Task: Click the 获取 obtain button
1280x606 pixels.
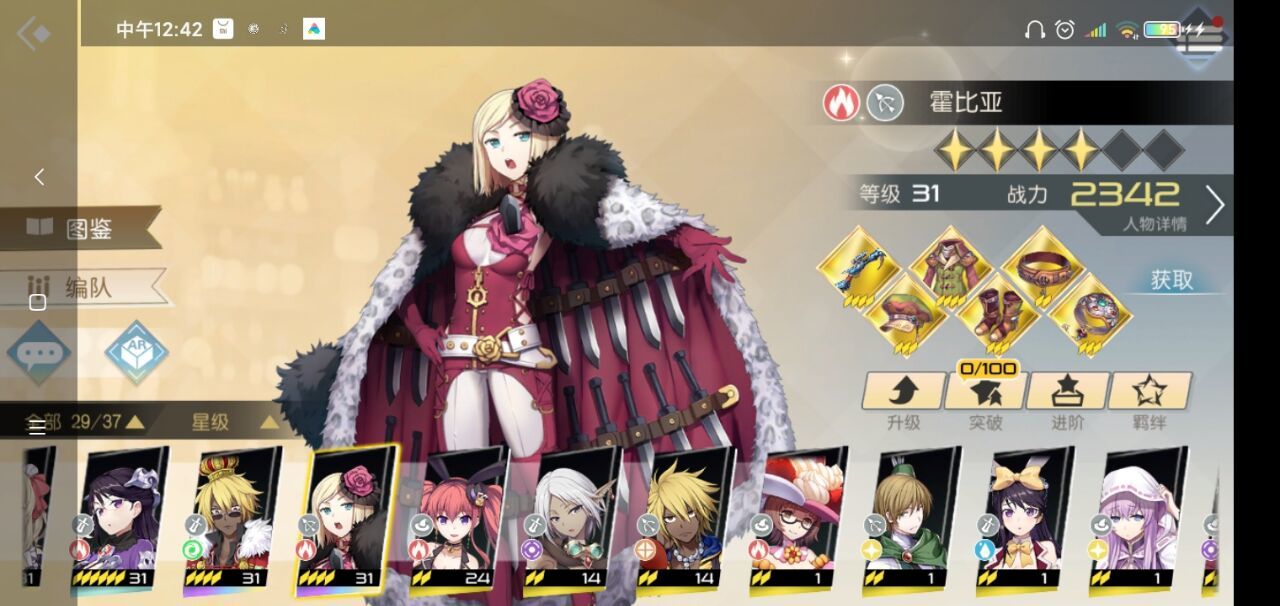Action: [1172, 281]
